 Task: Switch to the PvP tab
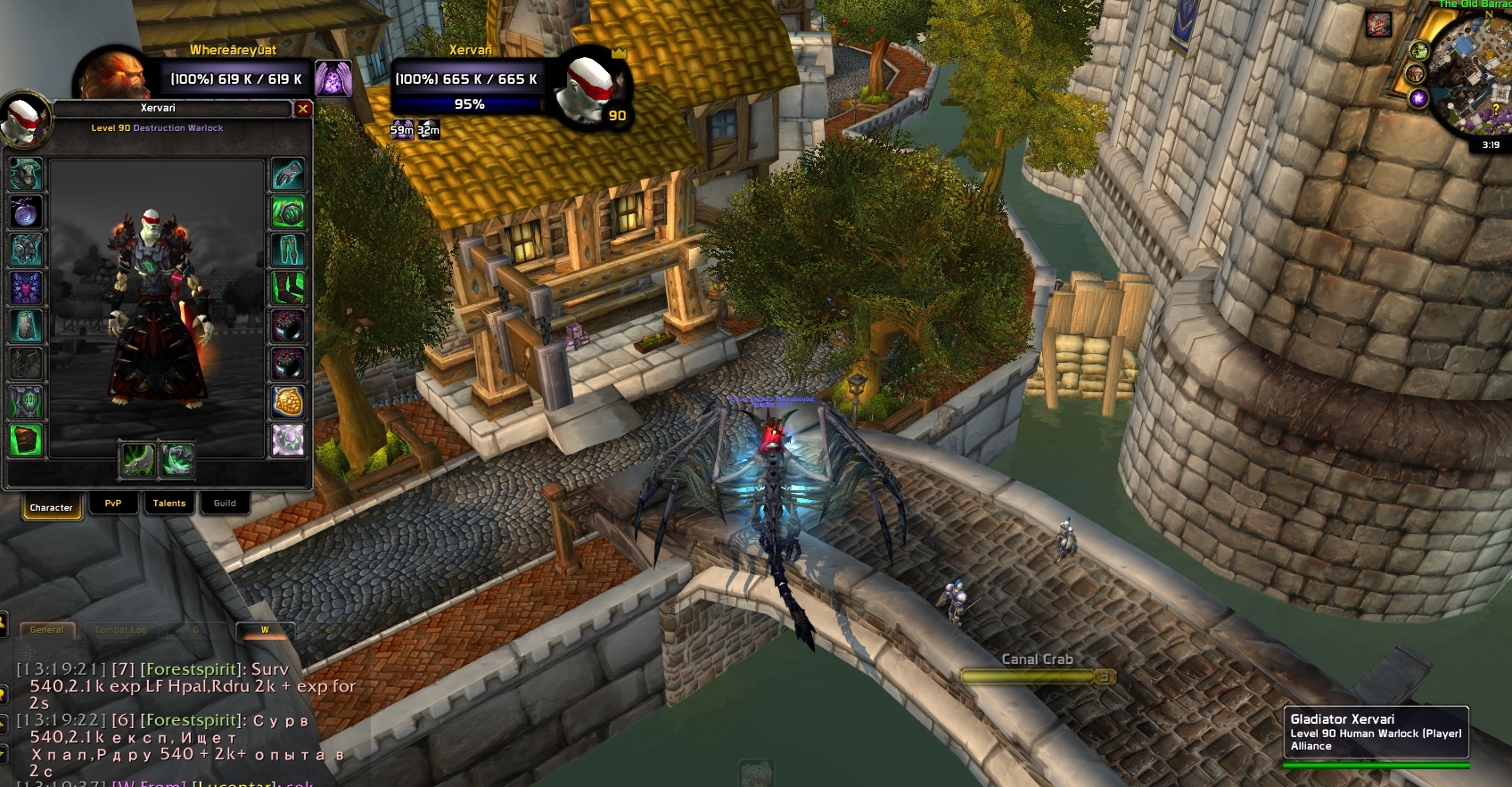pyautogui.click(x=113, y=504)
